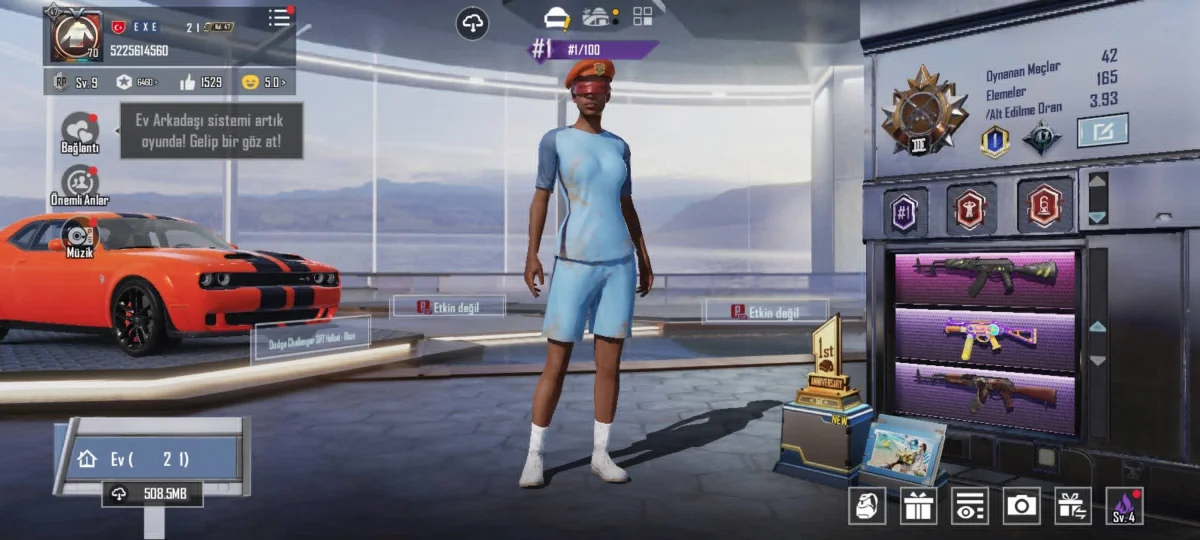Edit the stats showcase card
The image size is (1200, 540).
click(x=1102, y=130)
